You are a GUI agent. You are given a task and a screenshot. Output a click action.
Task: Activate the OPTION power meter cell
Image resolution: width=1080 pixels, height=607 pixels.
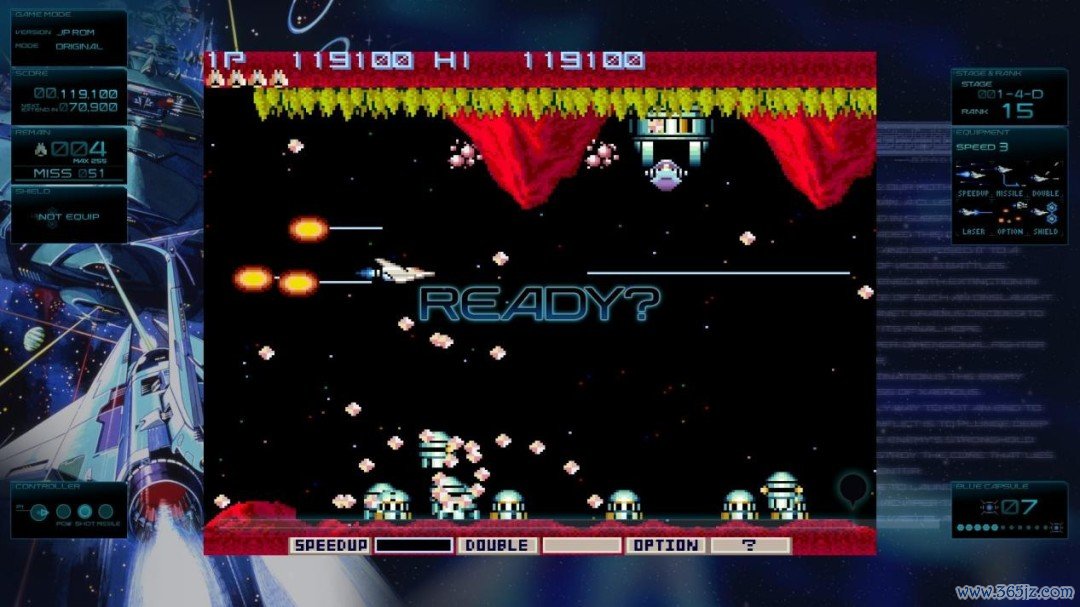click(665, 546)
